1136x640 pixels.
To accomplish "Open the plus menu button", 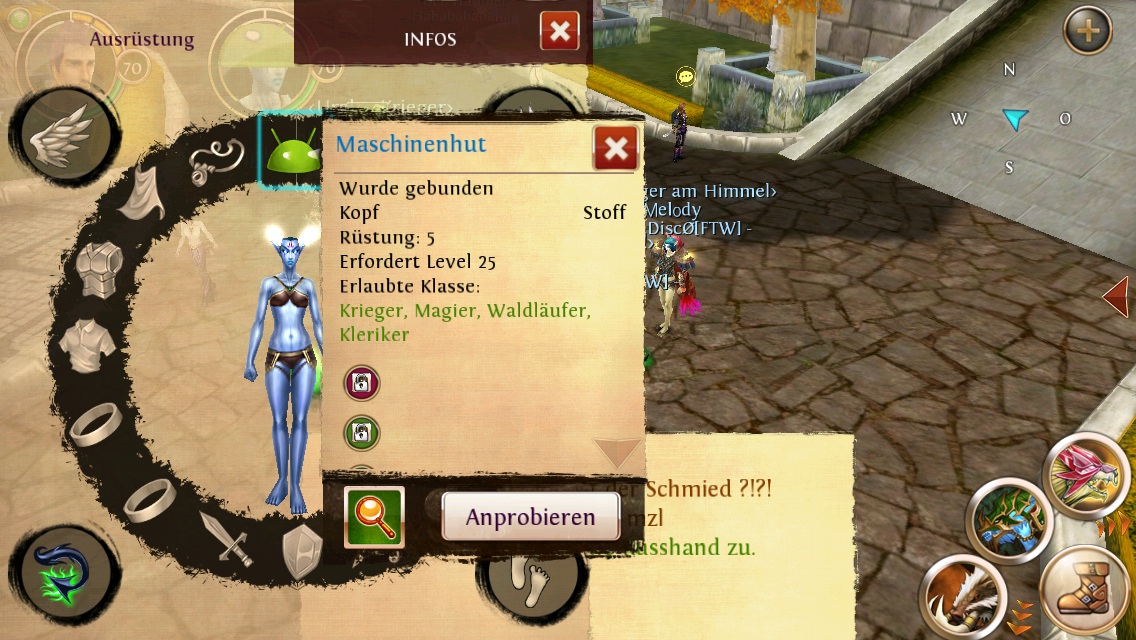I will point(1087,32).
